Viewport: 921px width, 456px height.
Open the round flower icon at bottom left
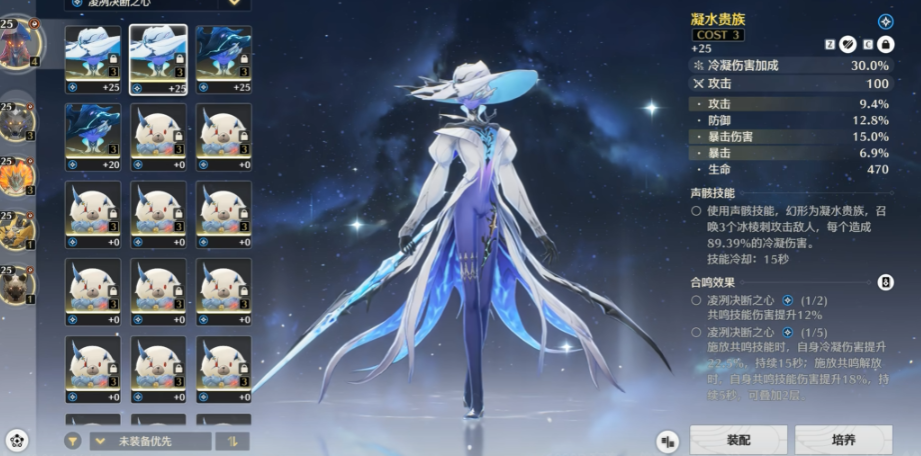point(16,440)
